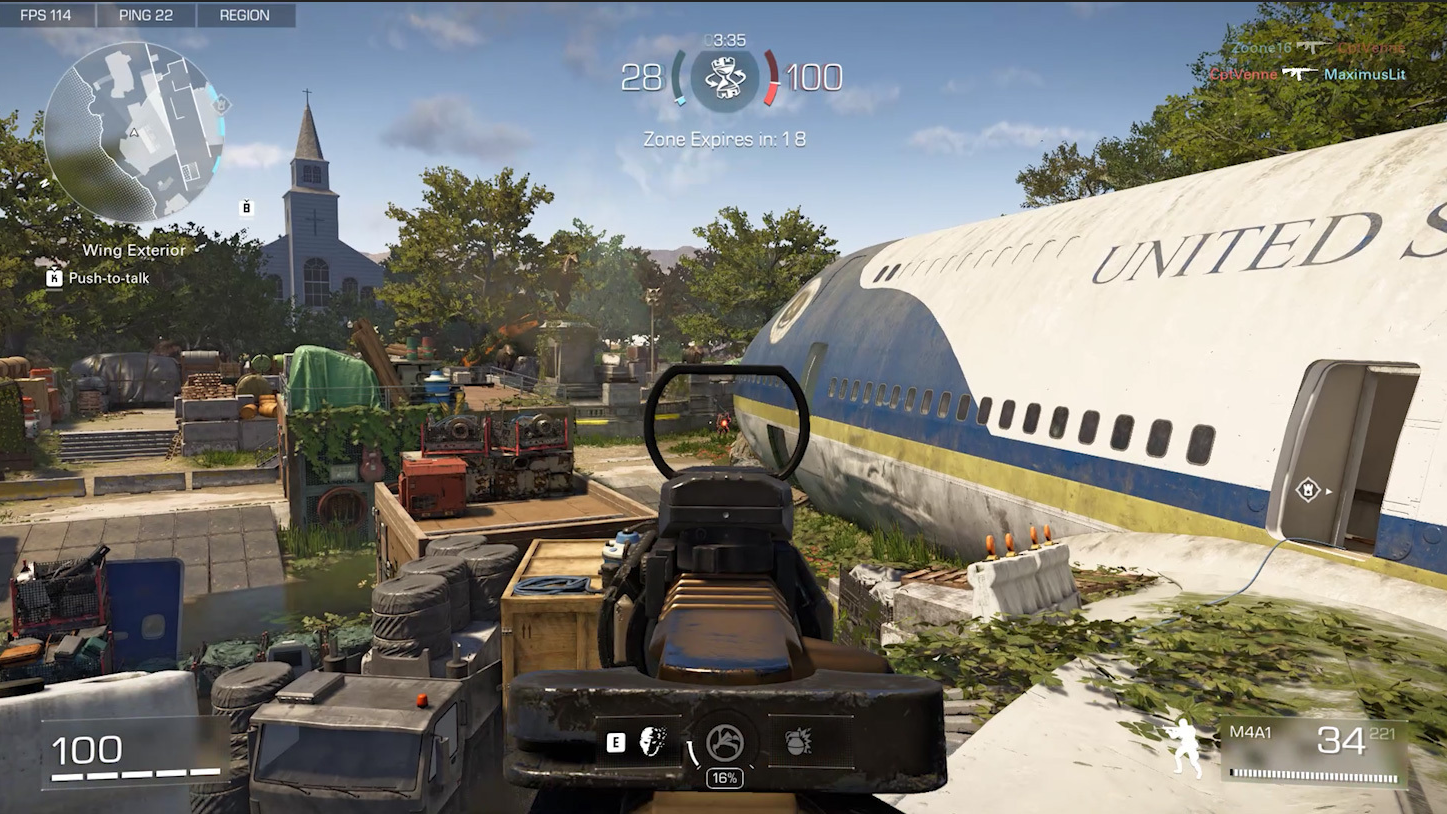The width and height of the screenshot is (1447, 814).
Task: Click the grenade icon near the skill bar
Action: click(798, 741)
